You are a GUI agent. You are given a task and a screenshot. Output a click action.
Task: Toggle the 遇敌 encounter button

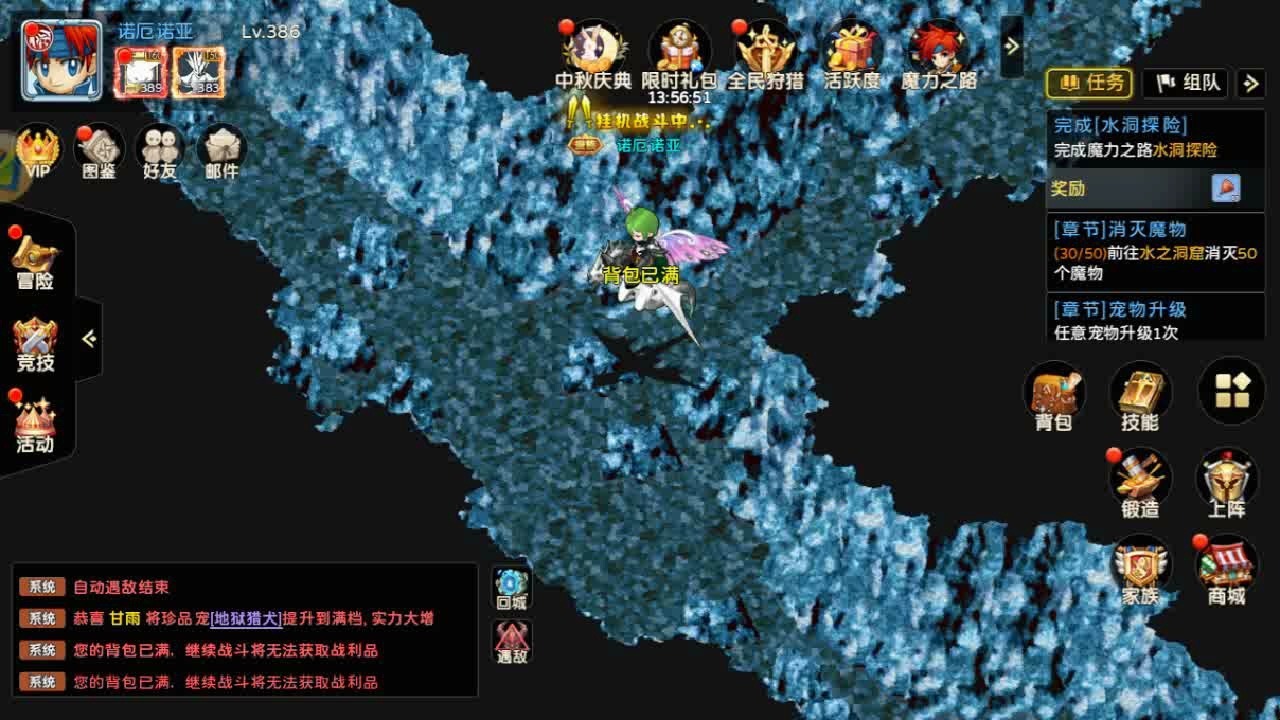(512, 640)
